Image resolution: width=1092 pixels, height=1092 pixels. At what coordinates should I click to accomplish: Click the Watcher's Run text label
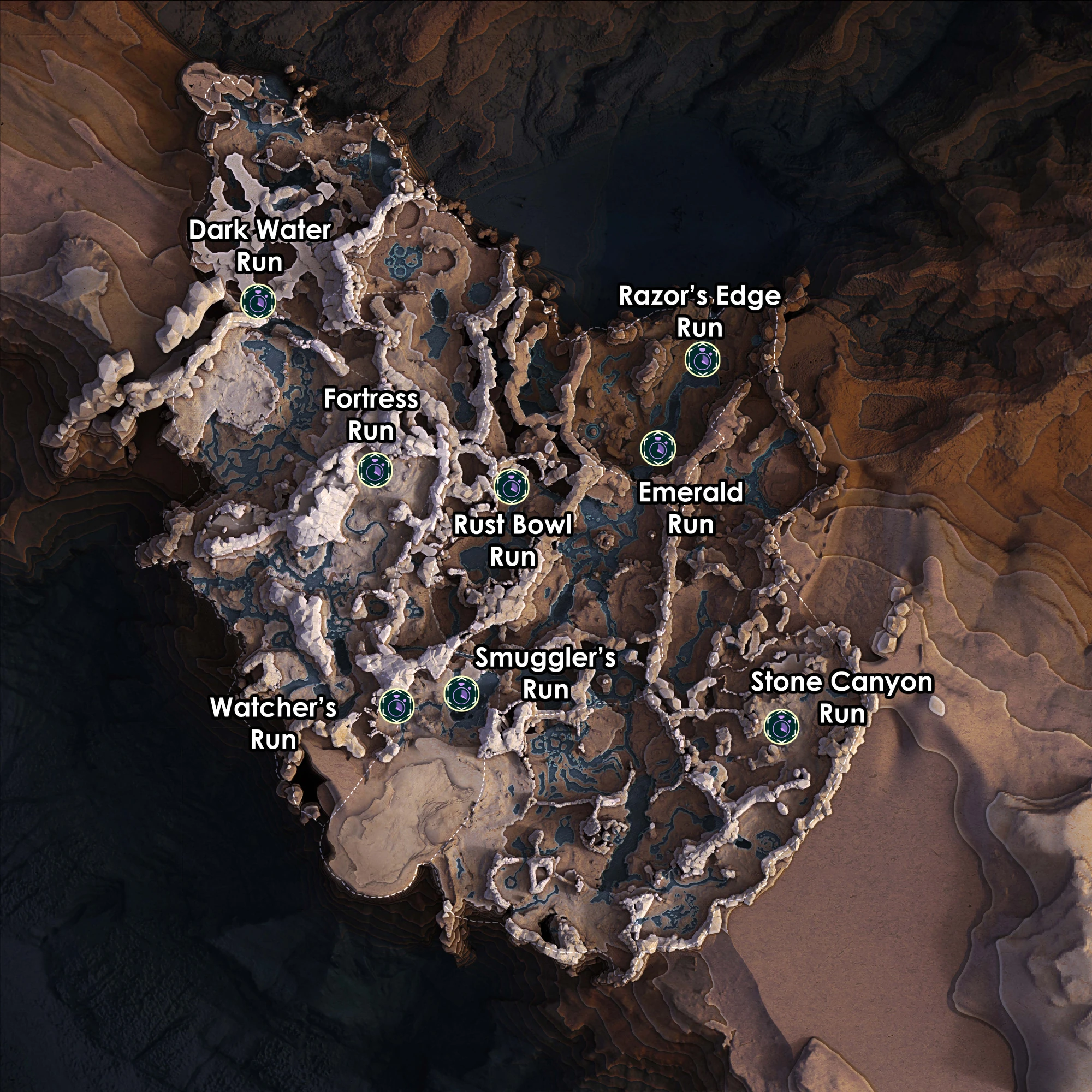275,722
